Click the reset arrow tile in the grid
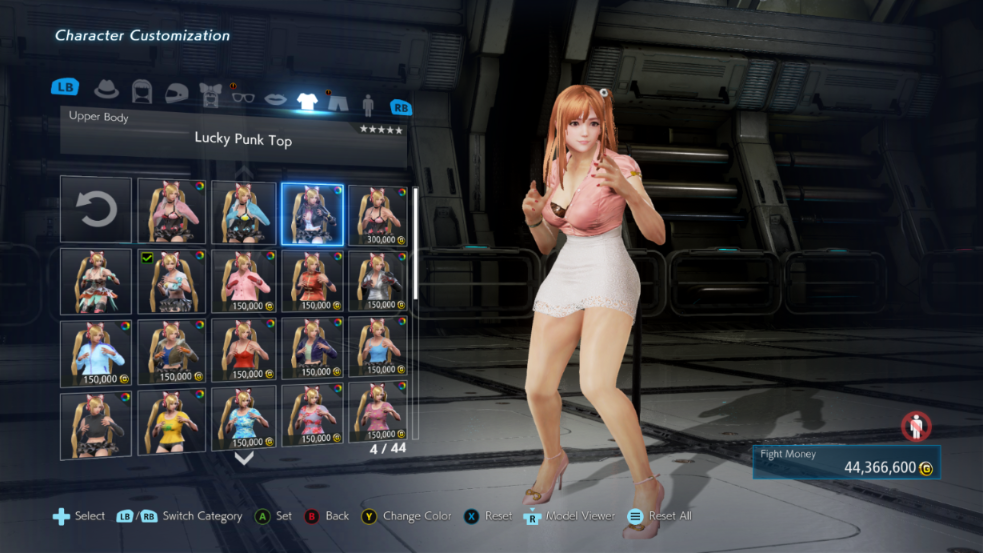The image size is (983, 553). tap(96, 210)
